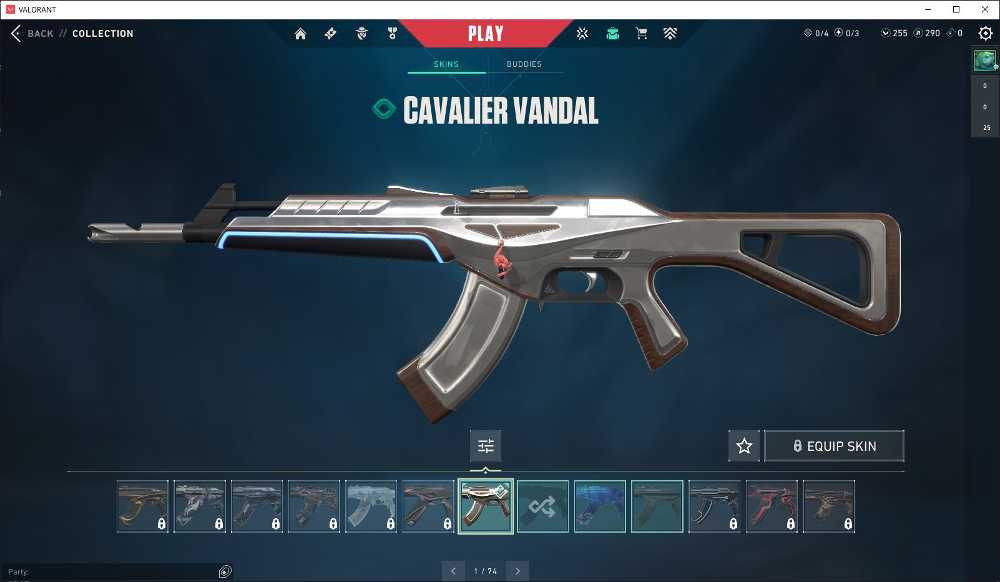
Task: Choose the random shuffle skin tile
Action: 543,506
